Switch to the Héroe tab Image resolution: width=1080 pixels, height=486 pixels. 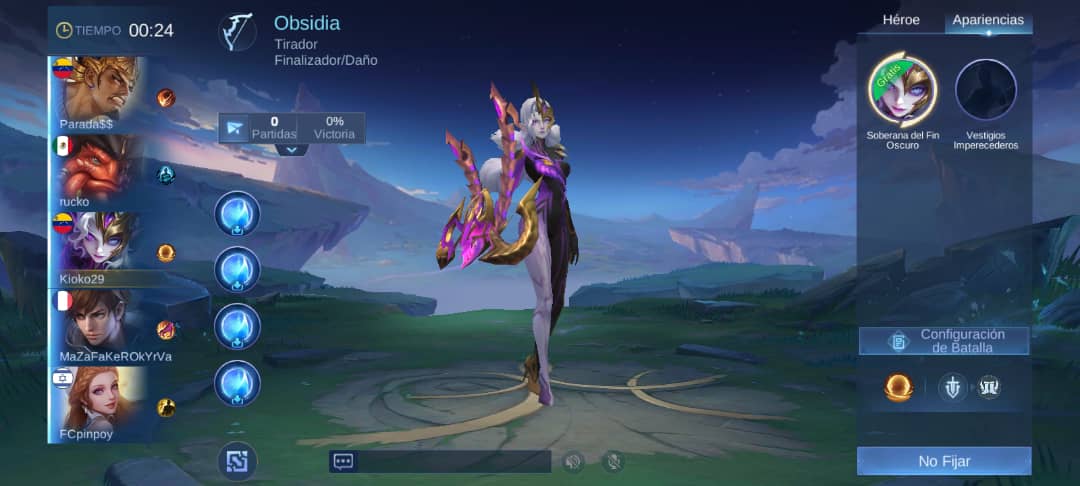[900, 20]
